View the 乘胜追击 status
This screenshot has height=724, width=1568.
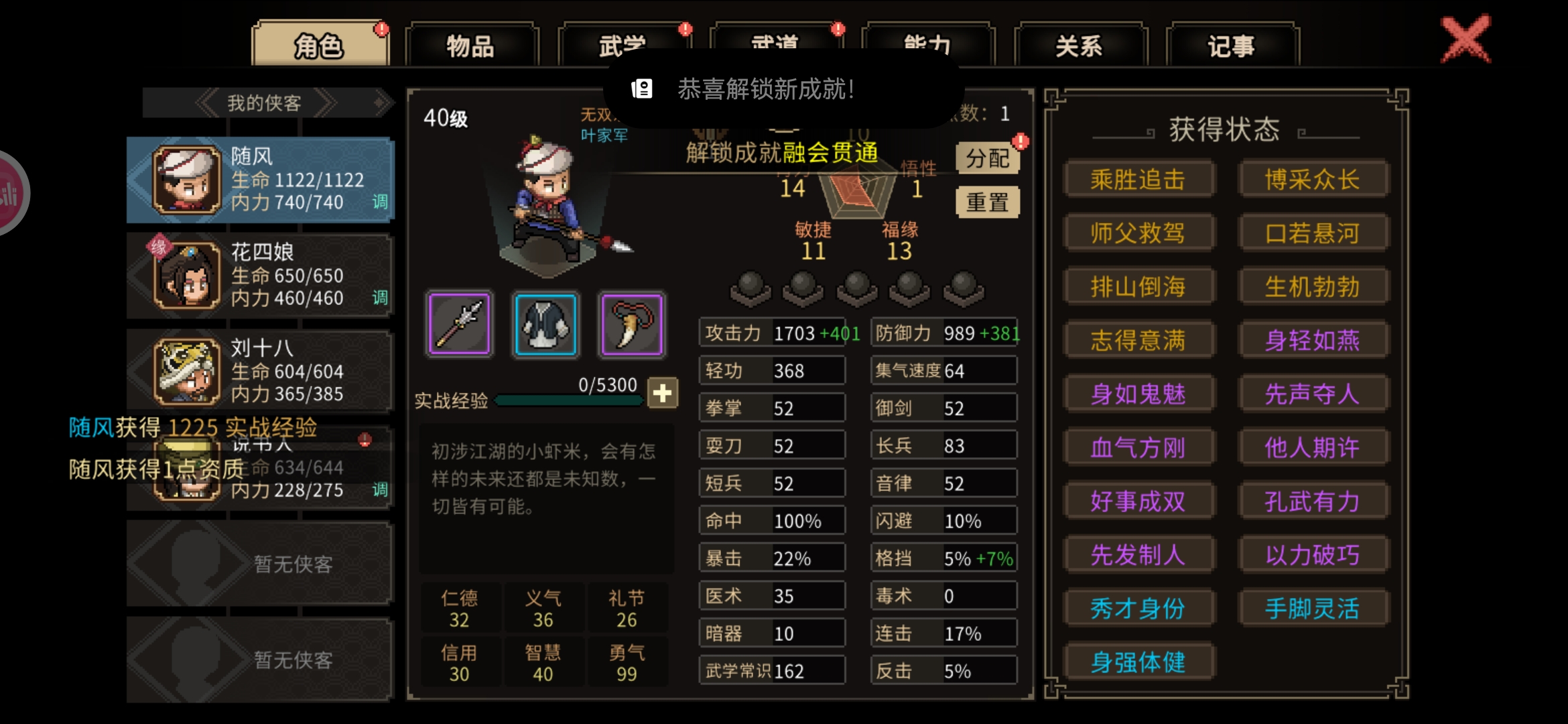(1138, 179)
